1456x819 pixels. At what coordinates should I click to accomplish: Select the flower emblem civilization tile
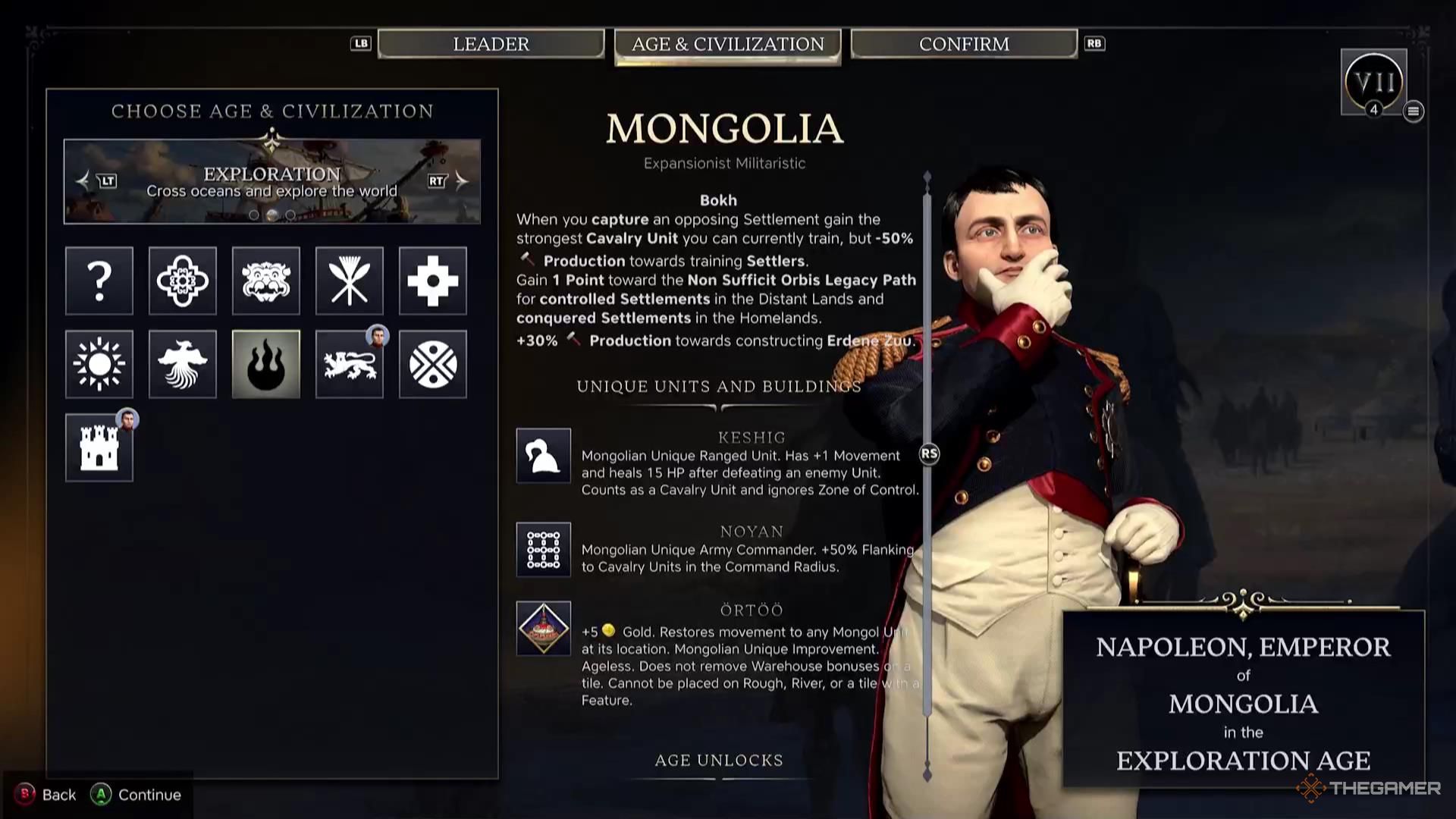183,281
